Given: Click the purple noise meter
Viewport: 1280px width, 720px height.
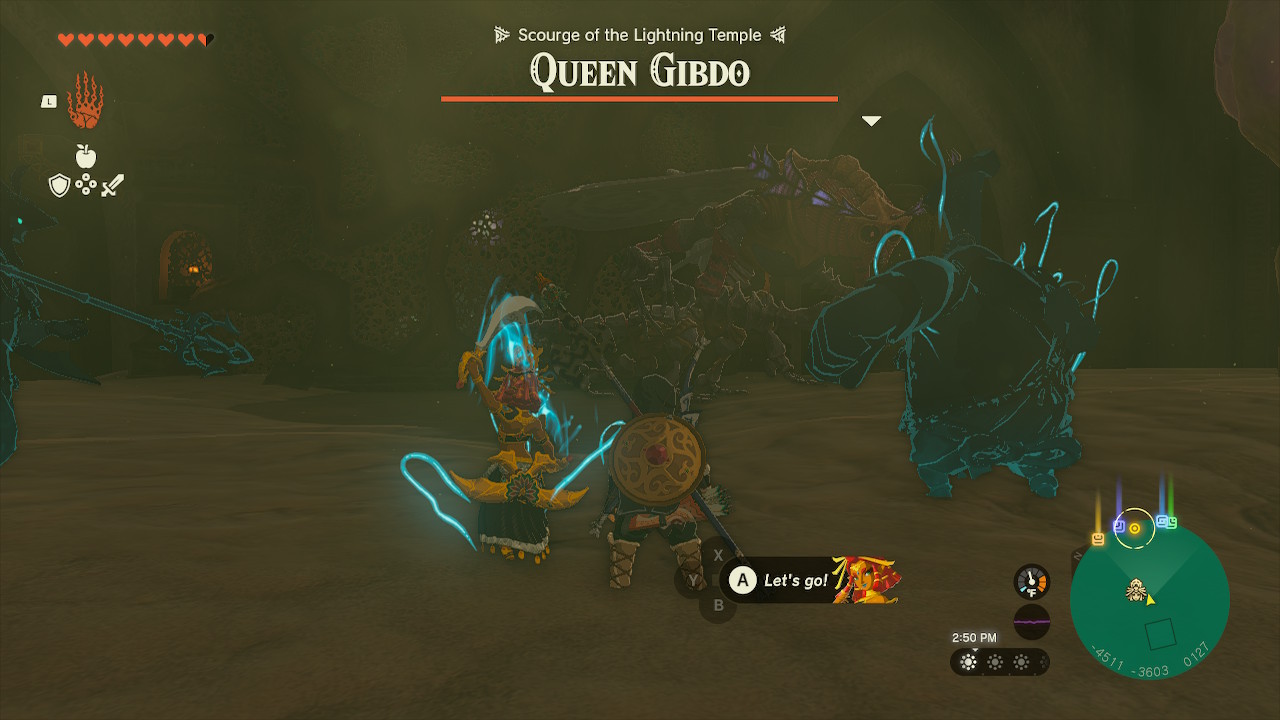Looking at the screenshot, I should 1031,622.
